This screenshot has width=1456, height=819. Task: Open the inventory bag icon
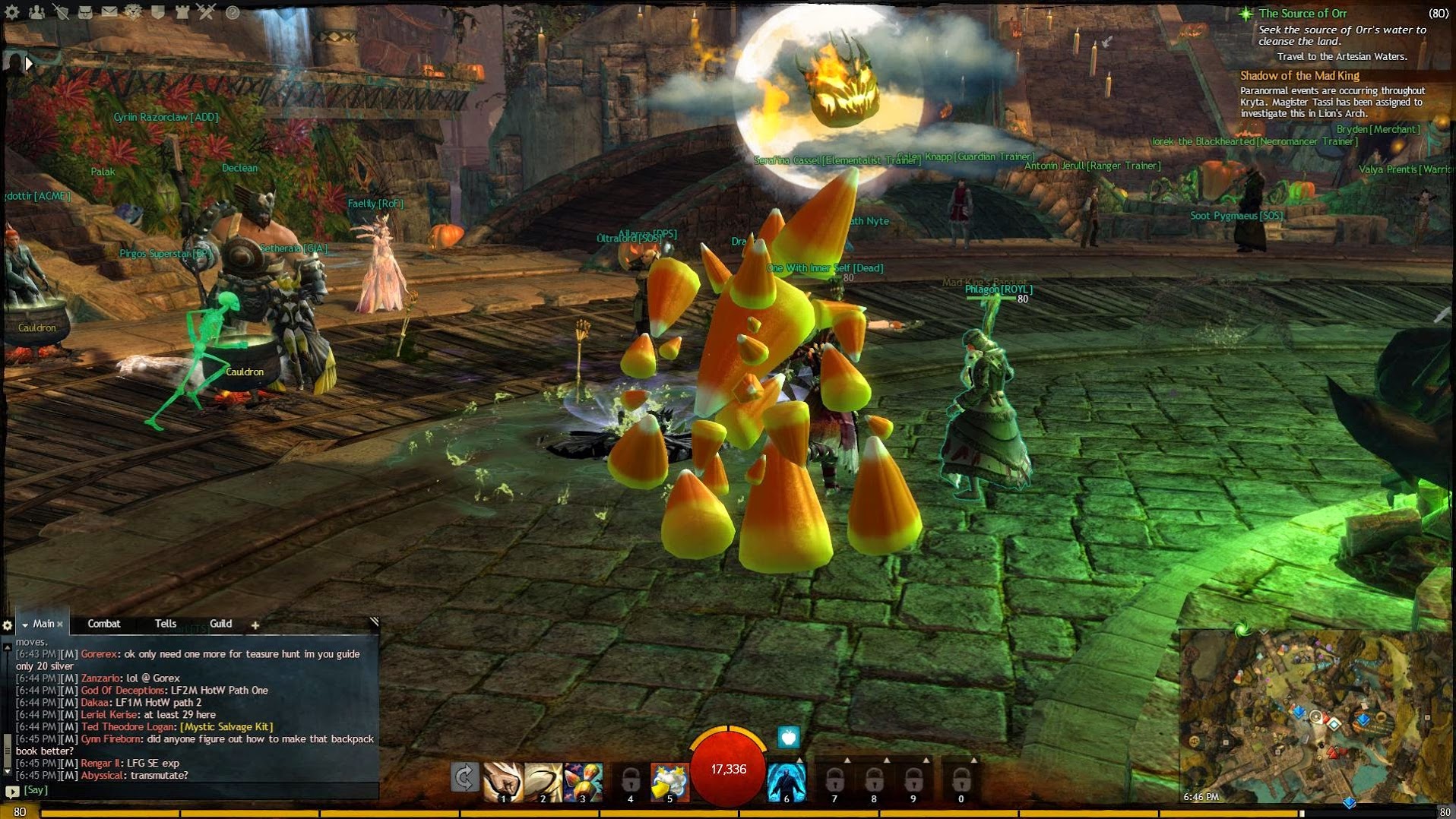click(x=85, y=11)
